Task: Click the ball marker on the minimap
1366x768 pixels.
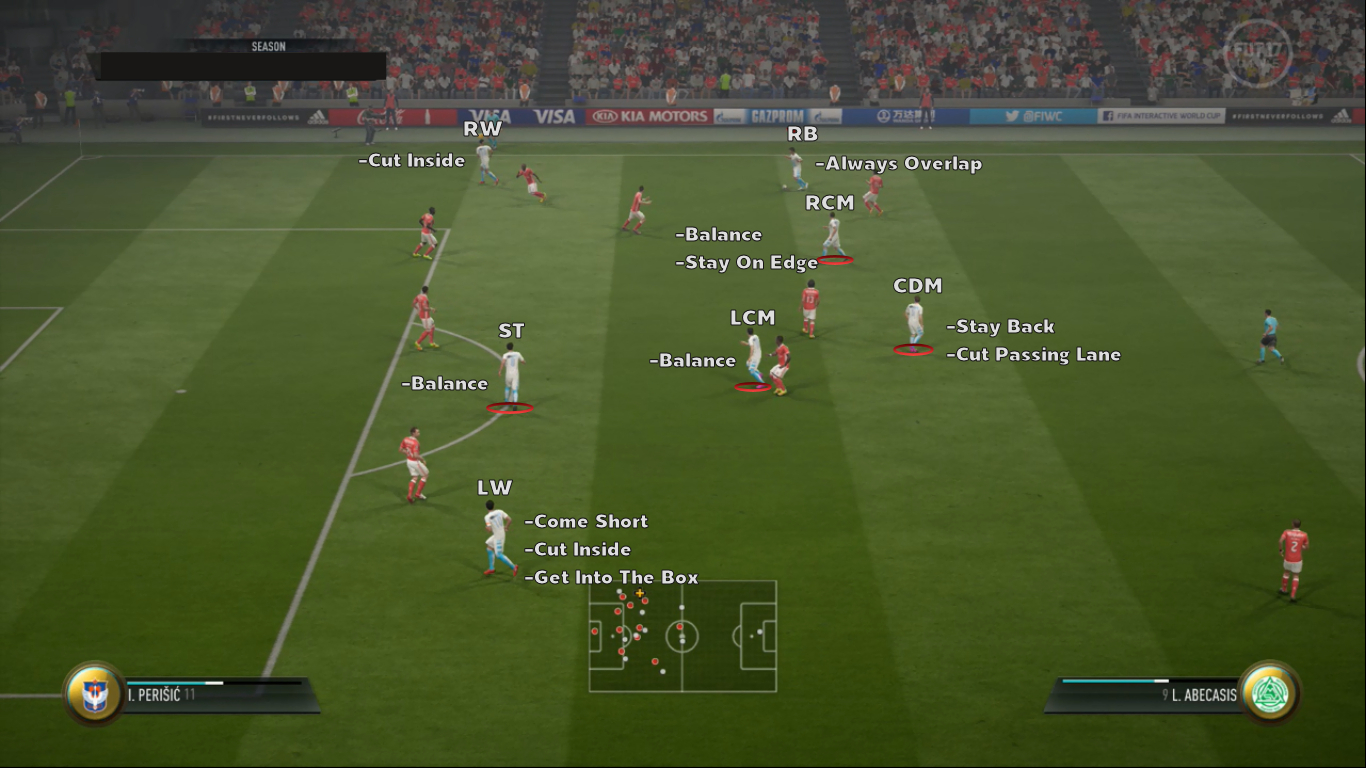Action: [640, 592]
